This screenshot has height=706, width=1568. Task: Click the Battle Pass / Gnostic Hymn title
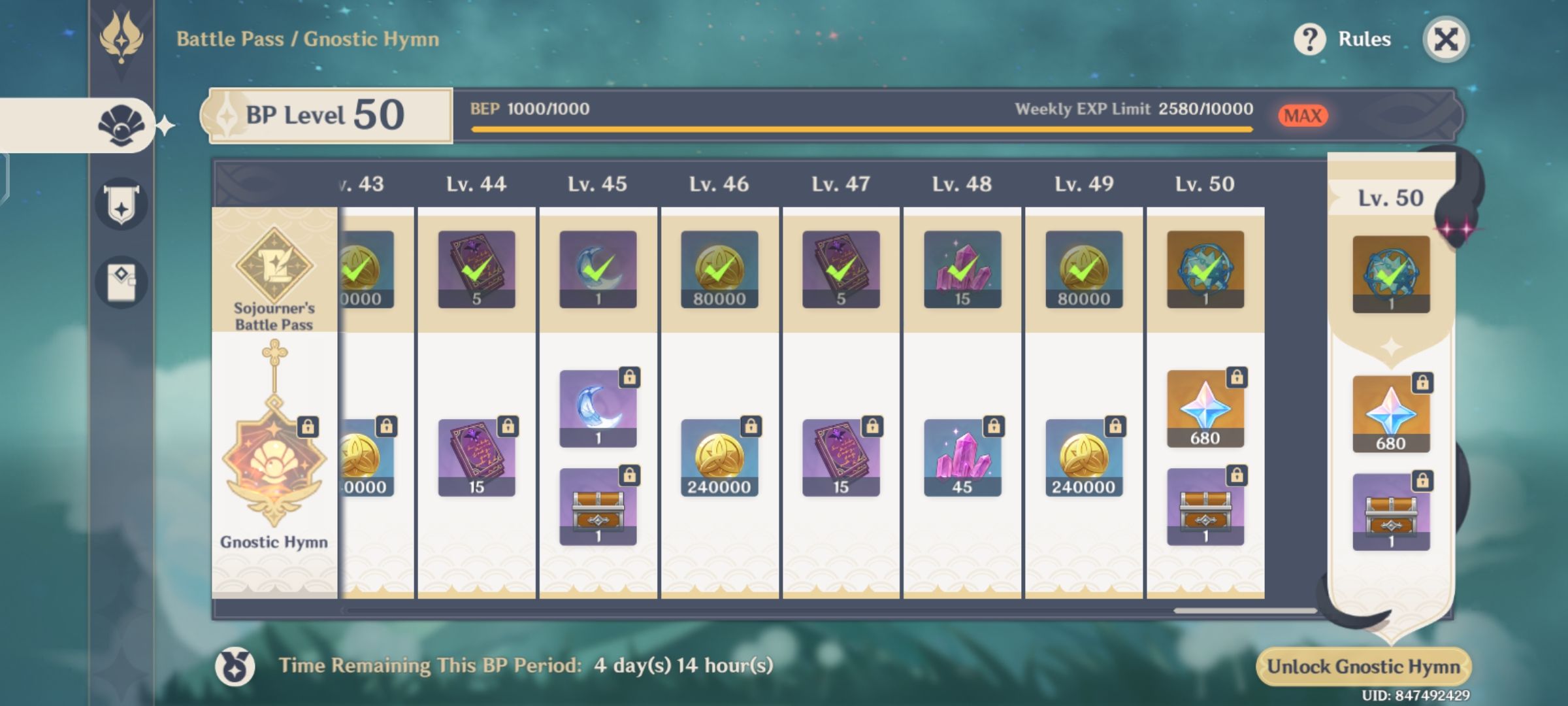(307, 38)
